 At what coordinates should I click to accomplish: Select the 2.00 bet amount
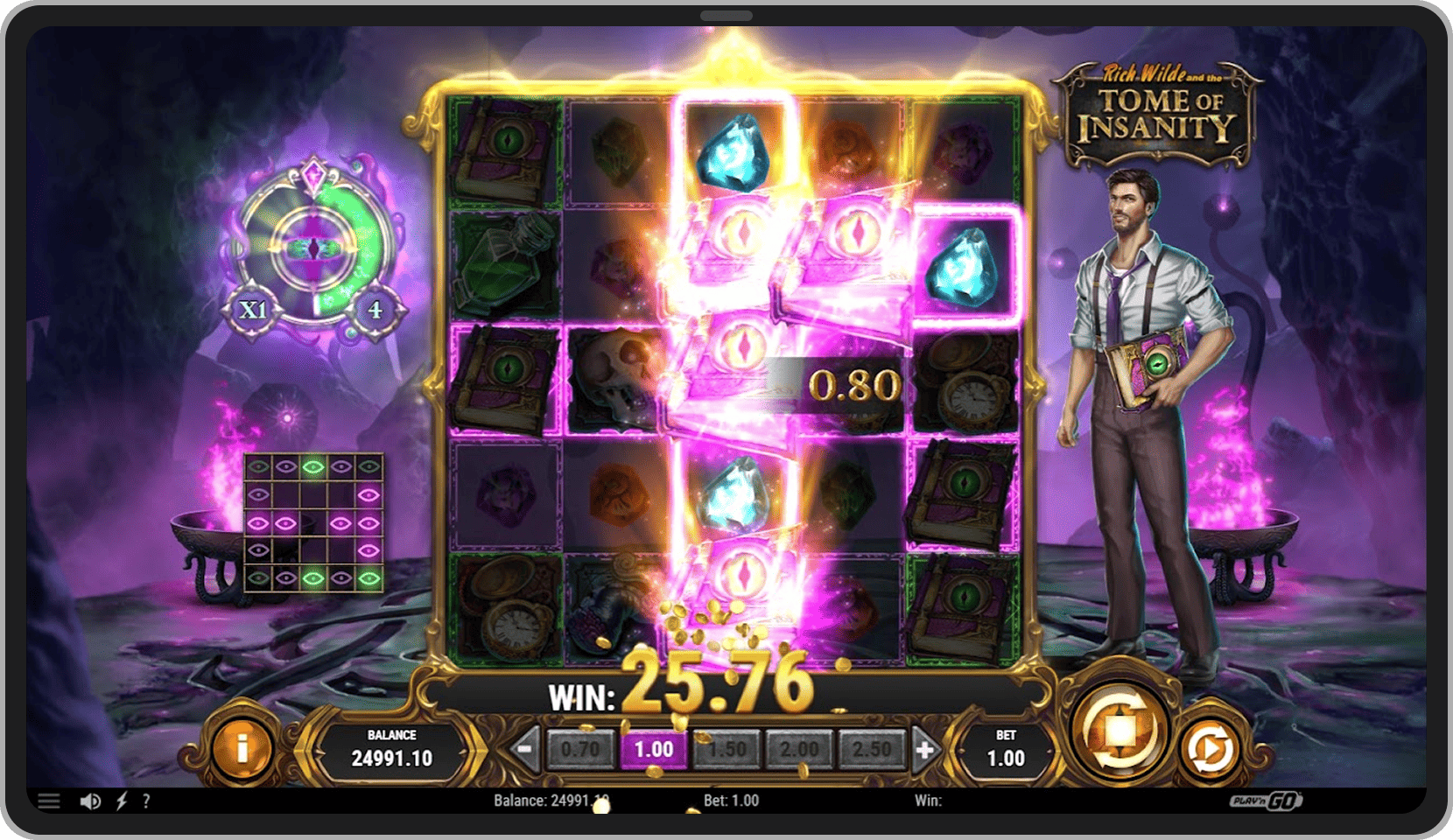click(799, 749)
